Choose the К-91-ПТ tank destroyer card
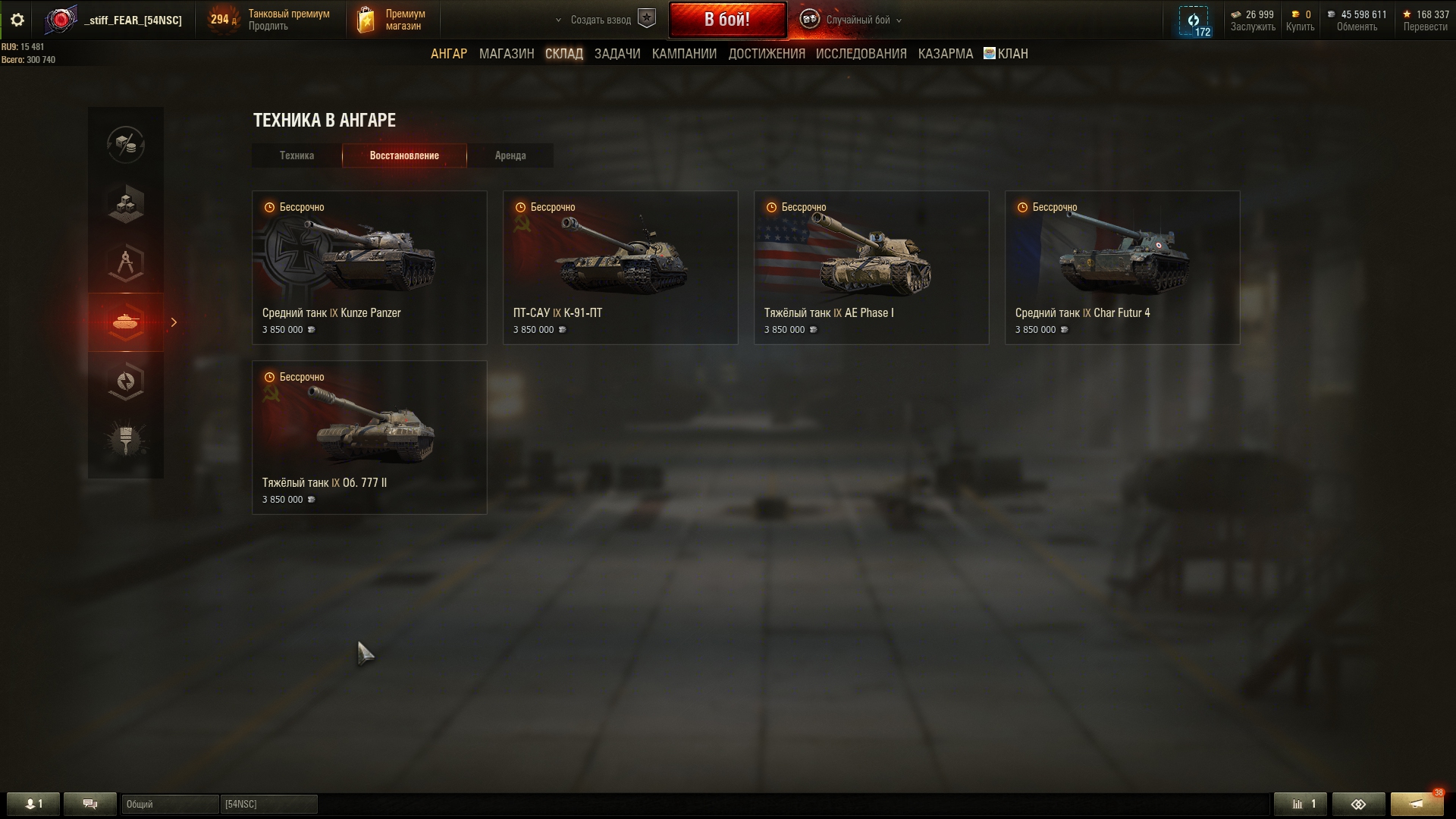 pos(620,268)
